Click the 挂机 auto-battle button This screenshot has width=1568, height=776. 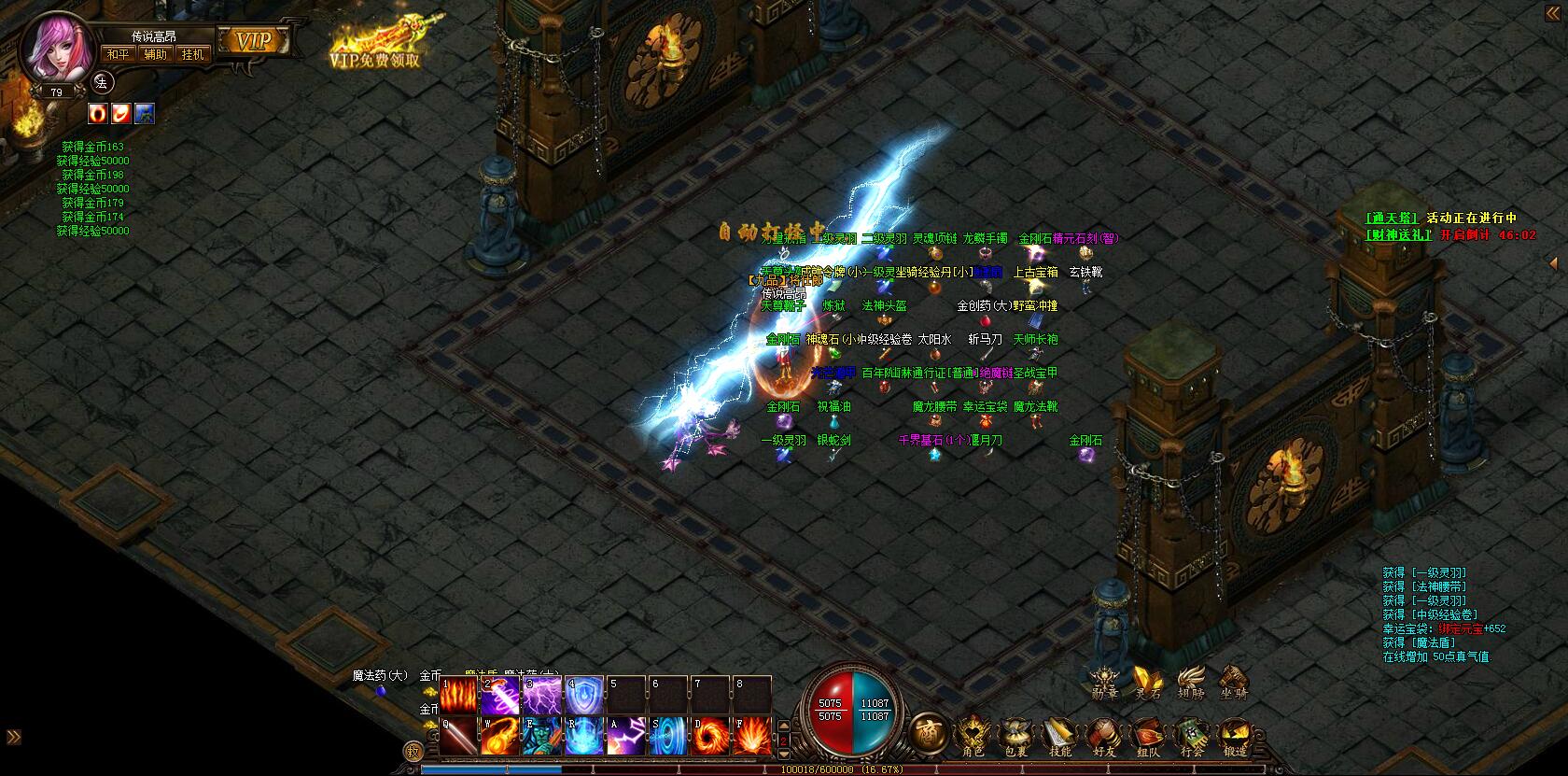coord(193,54)
